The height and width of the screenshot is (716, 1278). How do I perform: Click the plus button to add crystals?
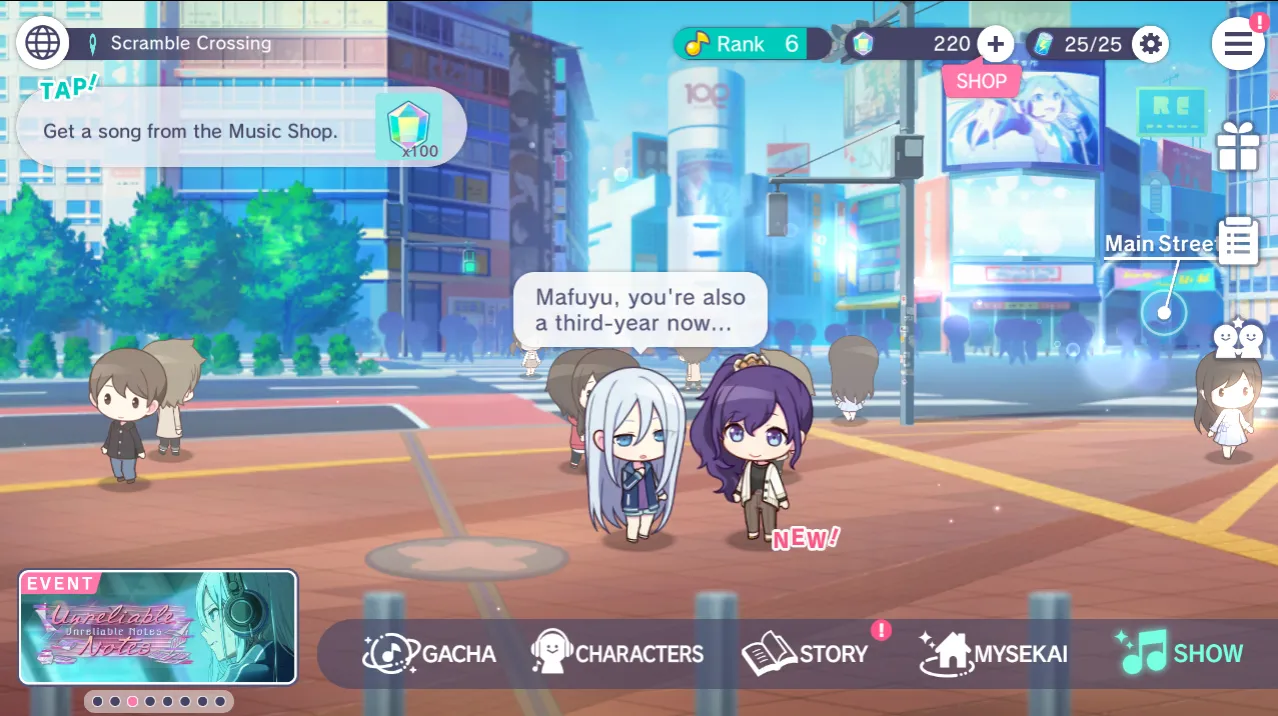[995, 44]
